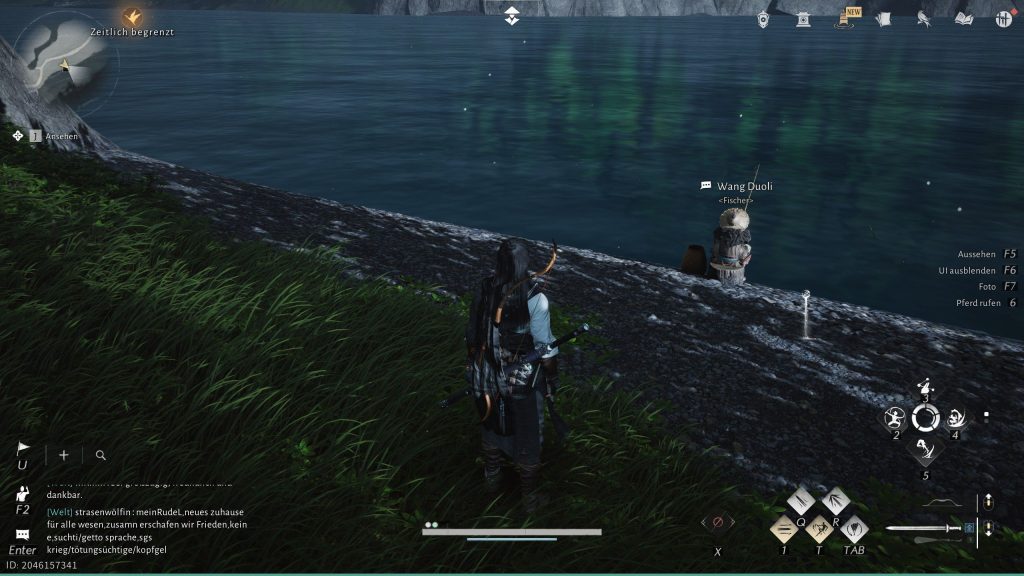Open the boat icon marked NEW
This screenshot has height=576, width=1024.
[x=843, y=19]
